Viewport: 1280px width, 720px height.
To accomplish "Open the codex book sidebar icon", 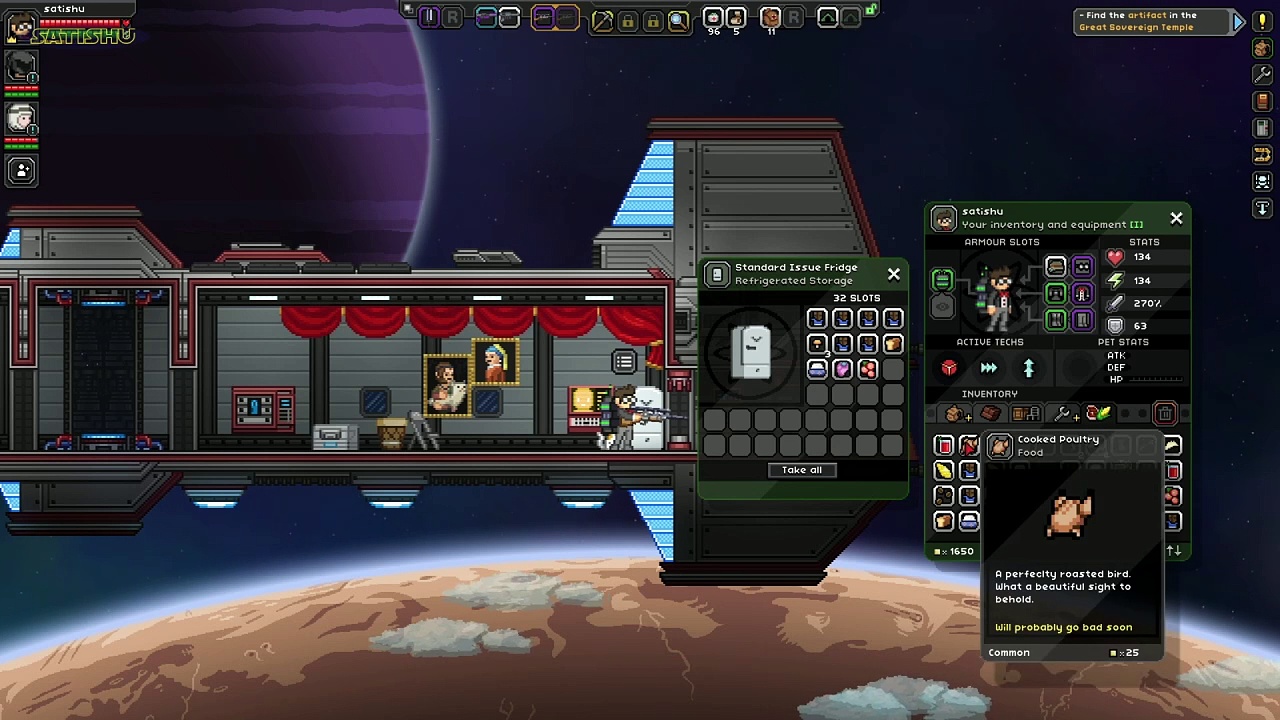I will (x=1262, y=101).
